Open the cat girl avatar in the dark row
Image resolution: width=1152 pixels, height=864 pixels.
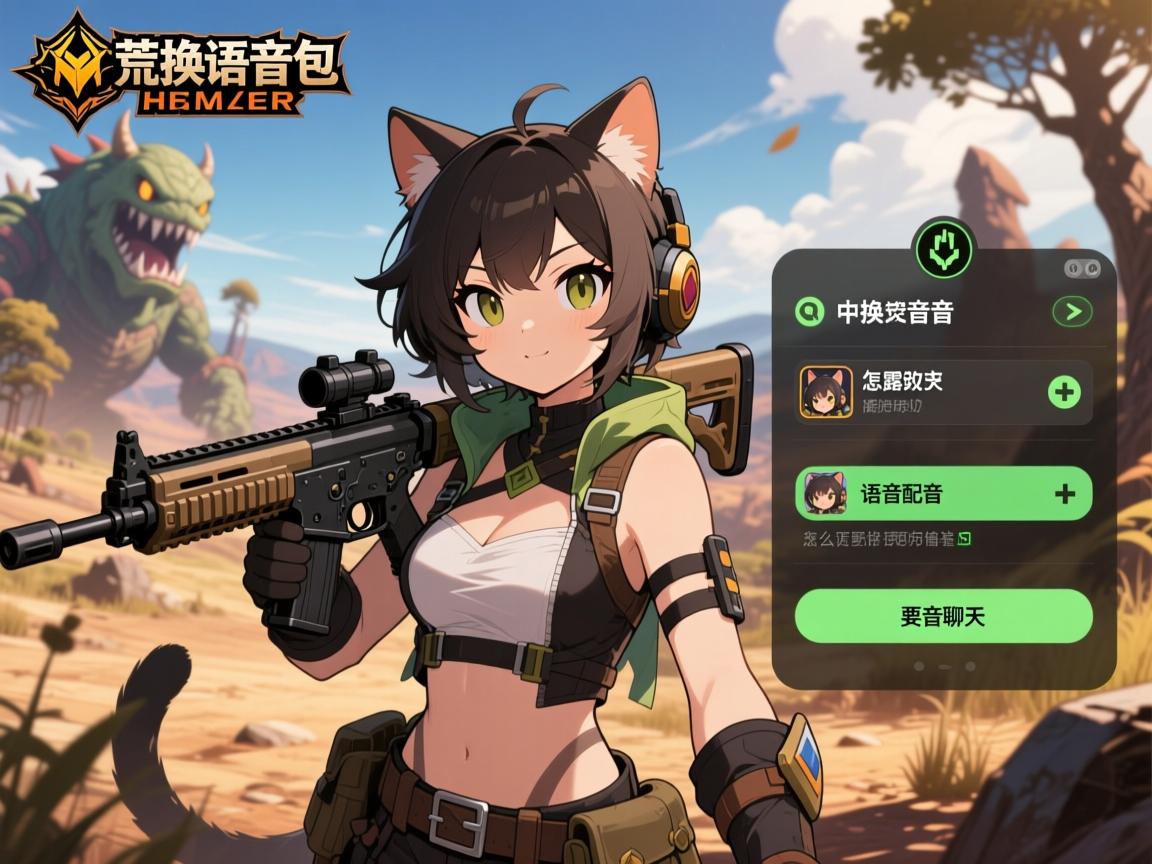pyautogui.click(x=826, y=392)
